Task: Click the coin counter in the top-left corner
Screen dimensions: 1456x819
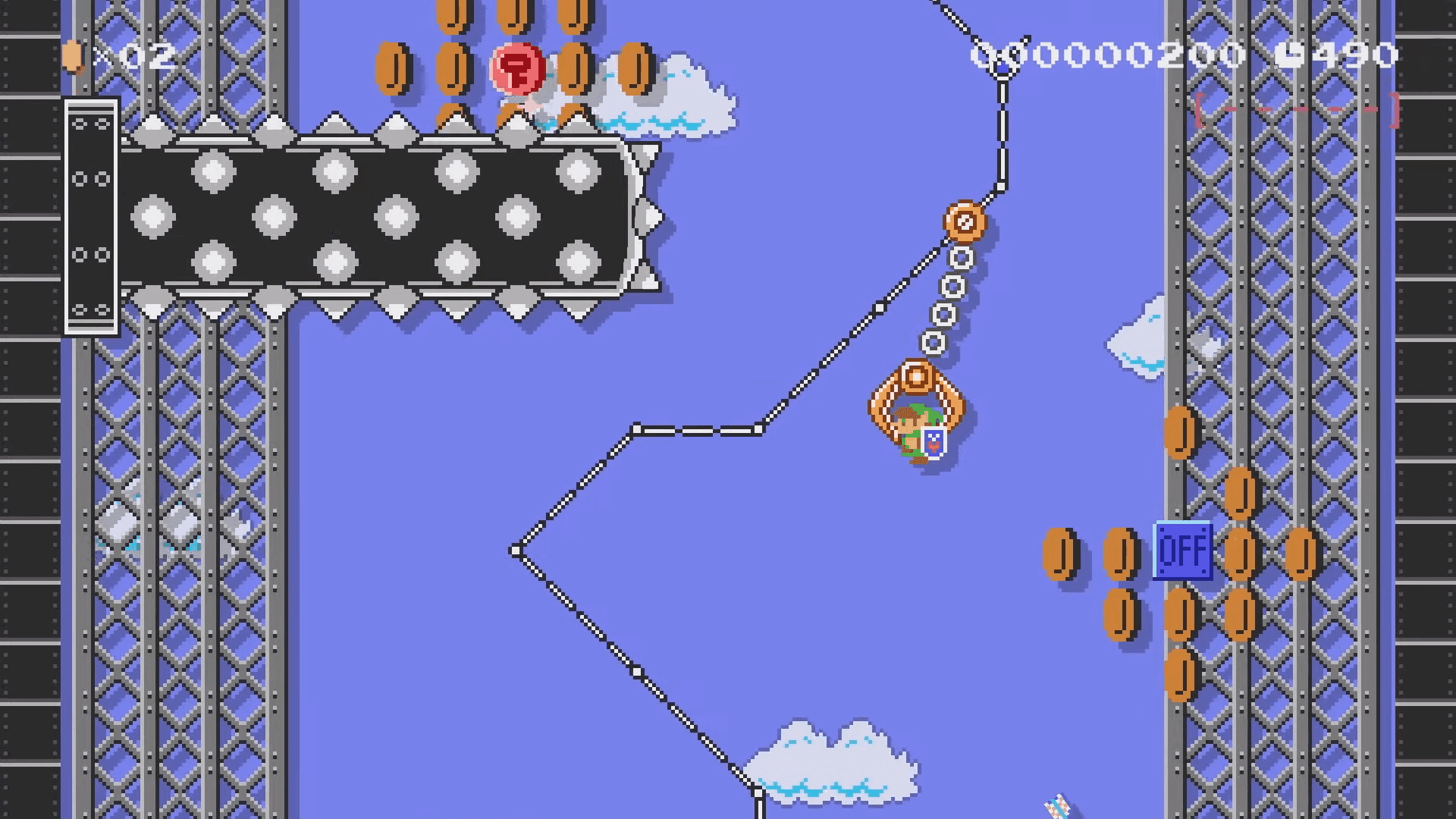Action: pos(118,57)
